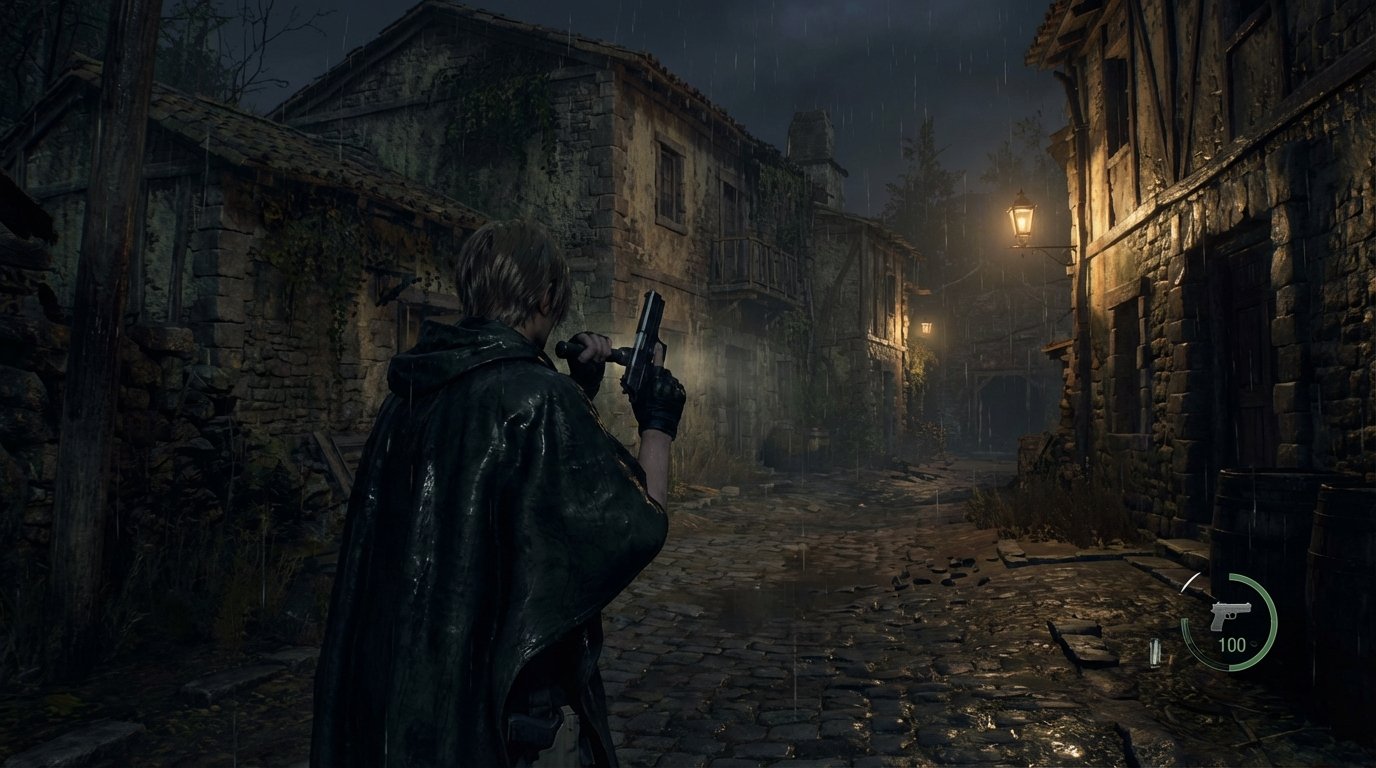The height and width of the screenshot is (768, 1376).
Task: Select the handgun icon in the HUD
Action: [x=1233, y=614]
